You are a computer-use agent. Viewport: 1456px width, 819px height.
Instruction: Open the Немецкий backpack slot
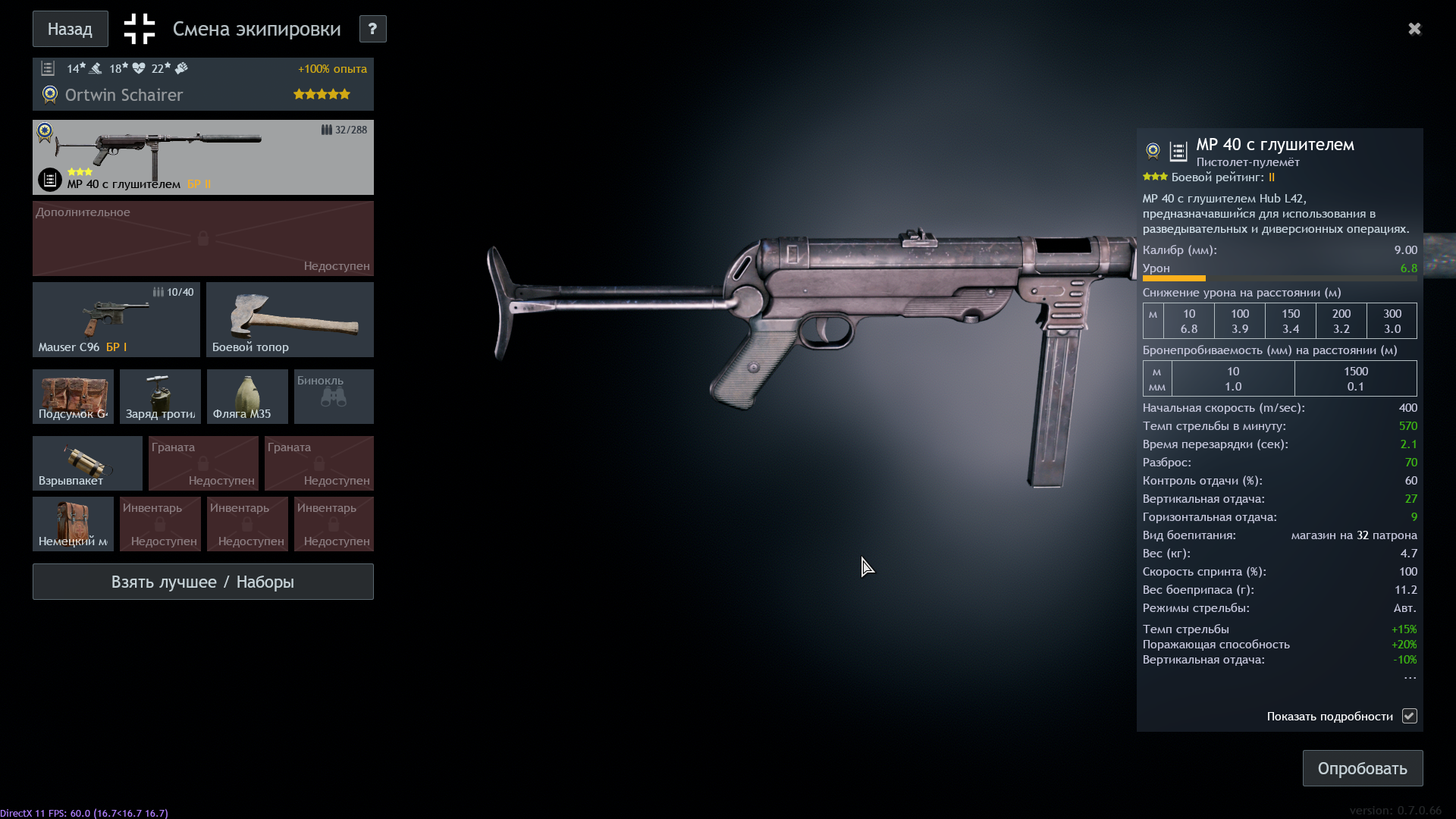click(73, 523)
